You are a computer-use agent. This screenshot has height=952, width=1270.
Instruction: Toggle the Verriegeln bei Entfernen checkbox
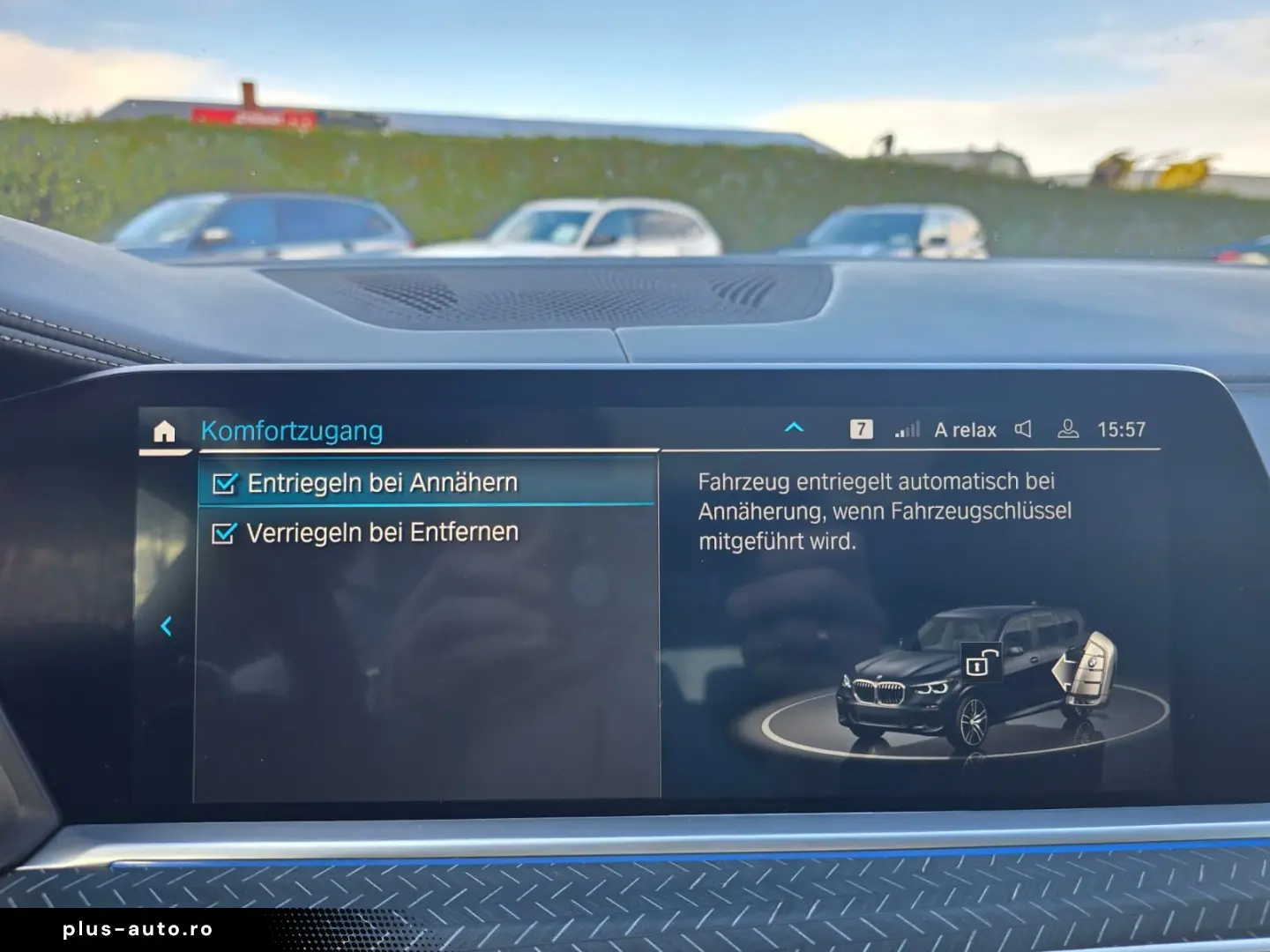click(x=224, y=533)
